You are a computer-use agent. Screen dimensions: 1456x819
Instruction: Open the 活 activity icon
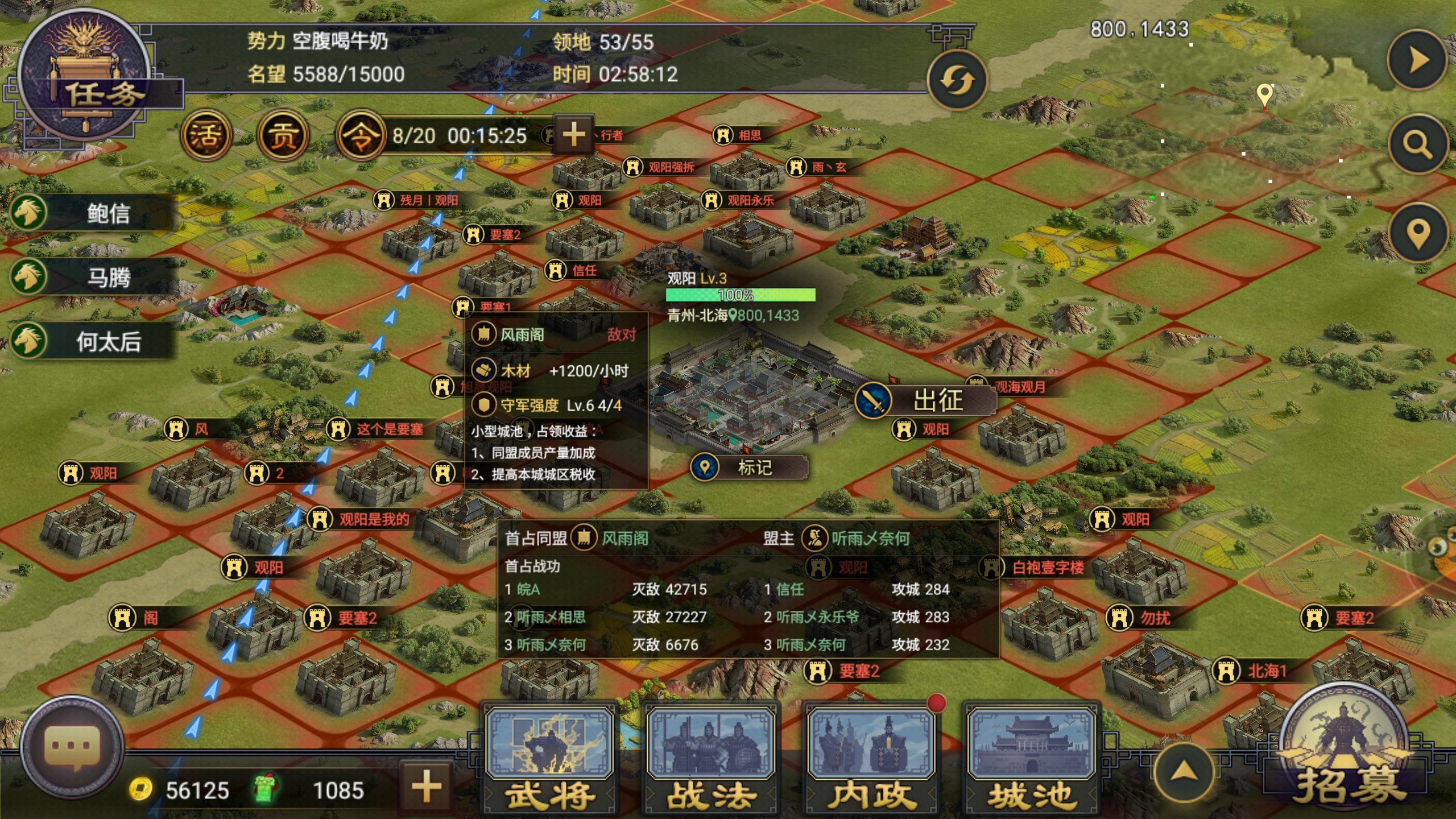(206, 135)
